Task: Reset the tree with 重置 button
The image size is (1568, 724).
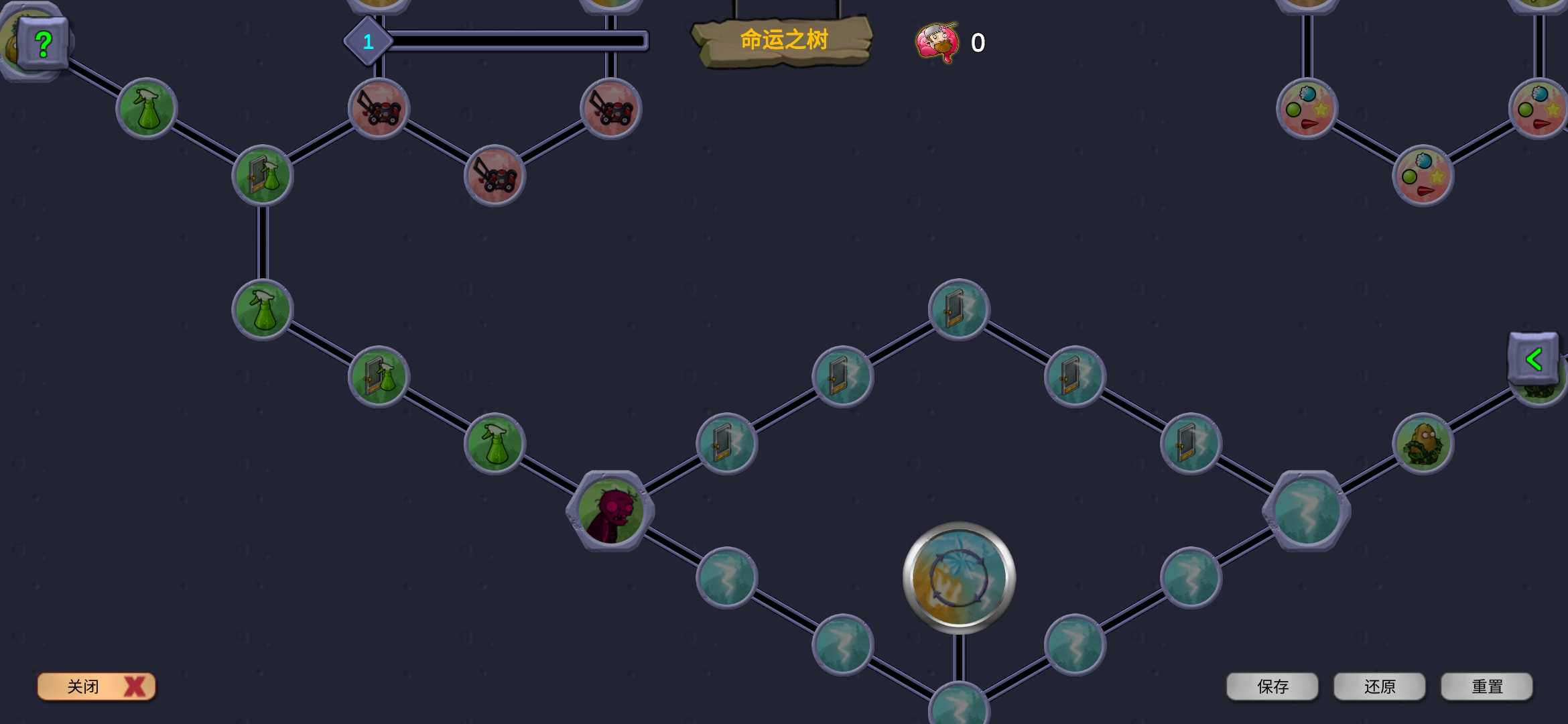Action: click(x=1486, y=686)
